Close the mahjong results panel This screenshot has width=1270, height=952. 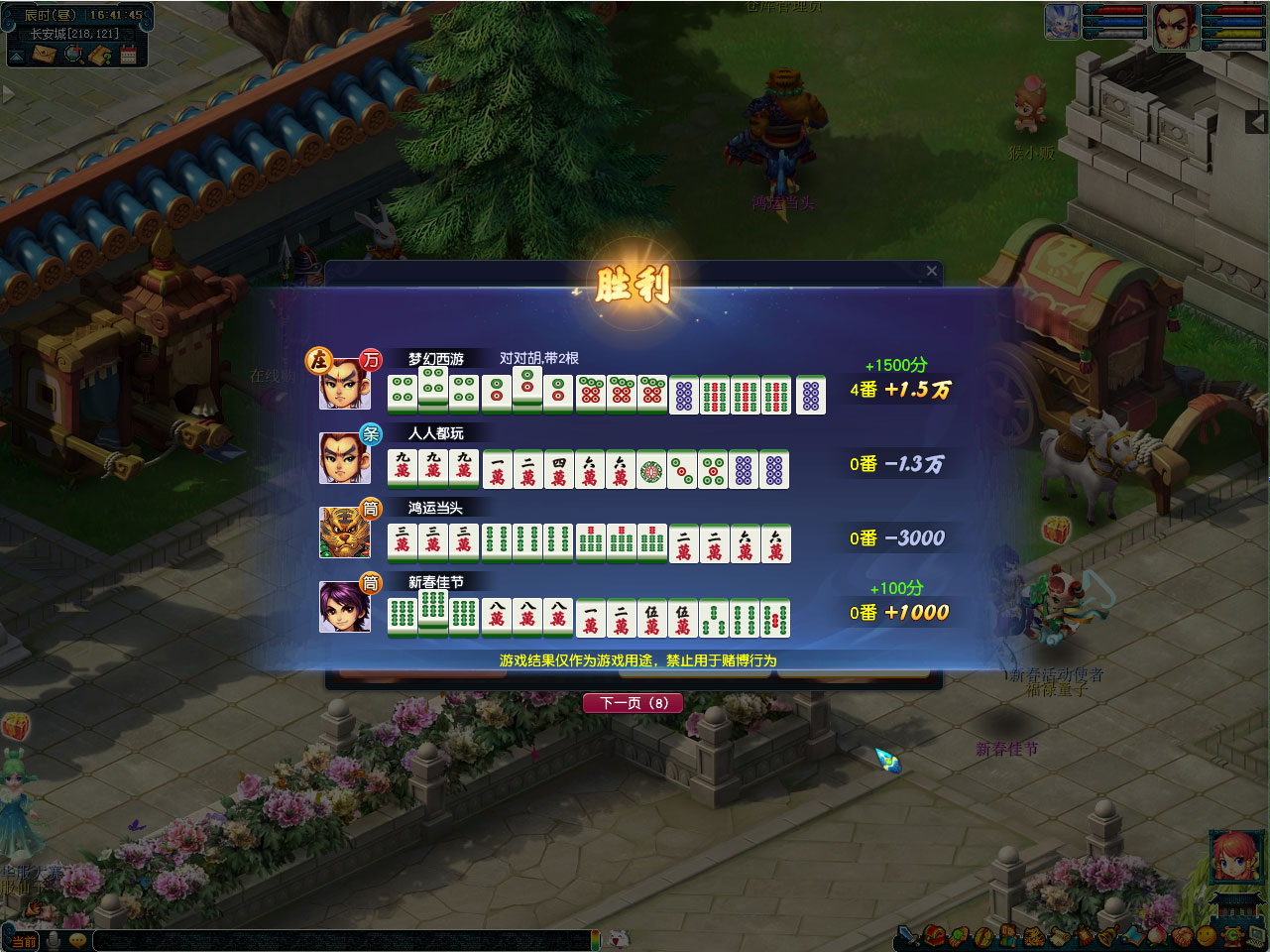tap(931, 271)
